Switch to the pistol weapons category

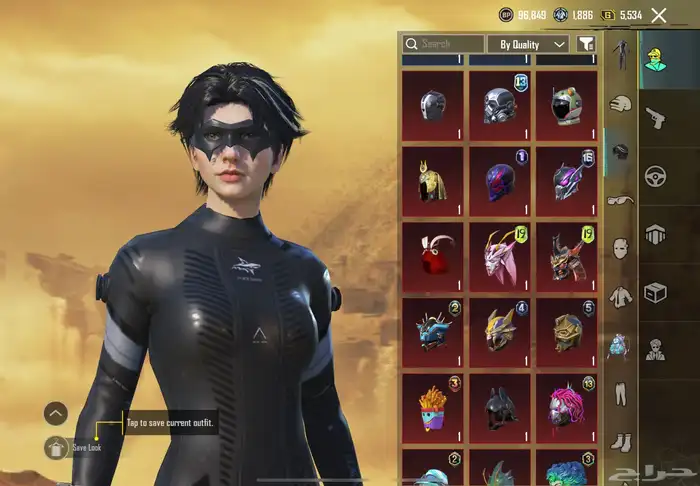(656, 117)
